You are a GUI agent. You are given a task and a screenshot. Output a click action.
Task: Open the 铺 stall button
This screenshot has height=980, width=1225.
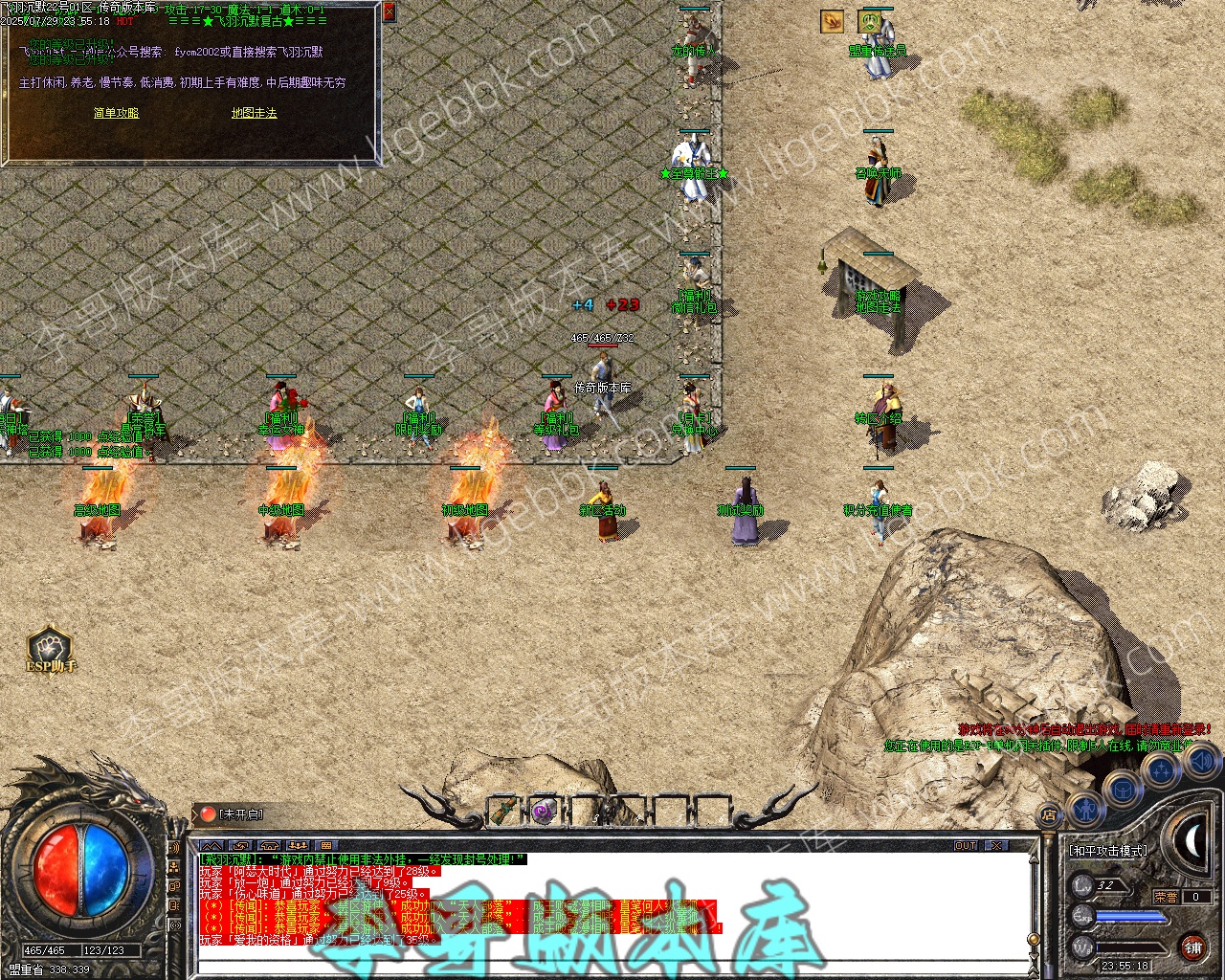[x=1192, y=947]
